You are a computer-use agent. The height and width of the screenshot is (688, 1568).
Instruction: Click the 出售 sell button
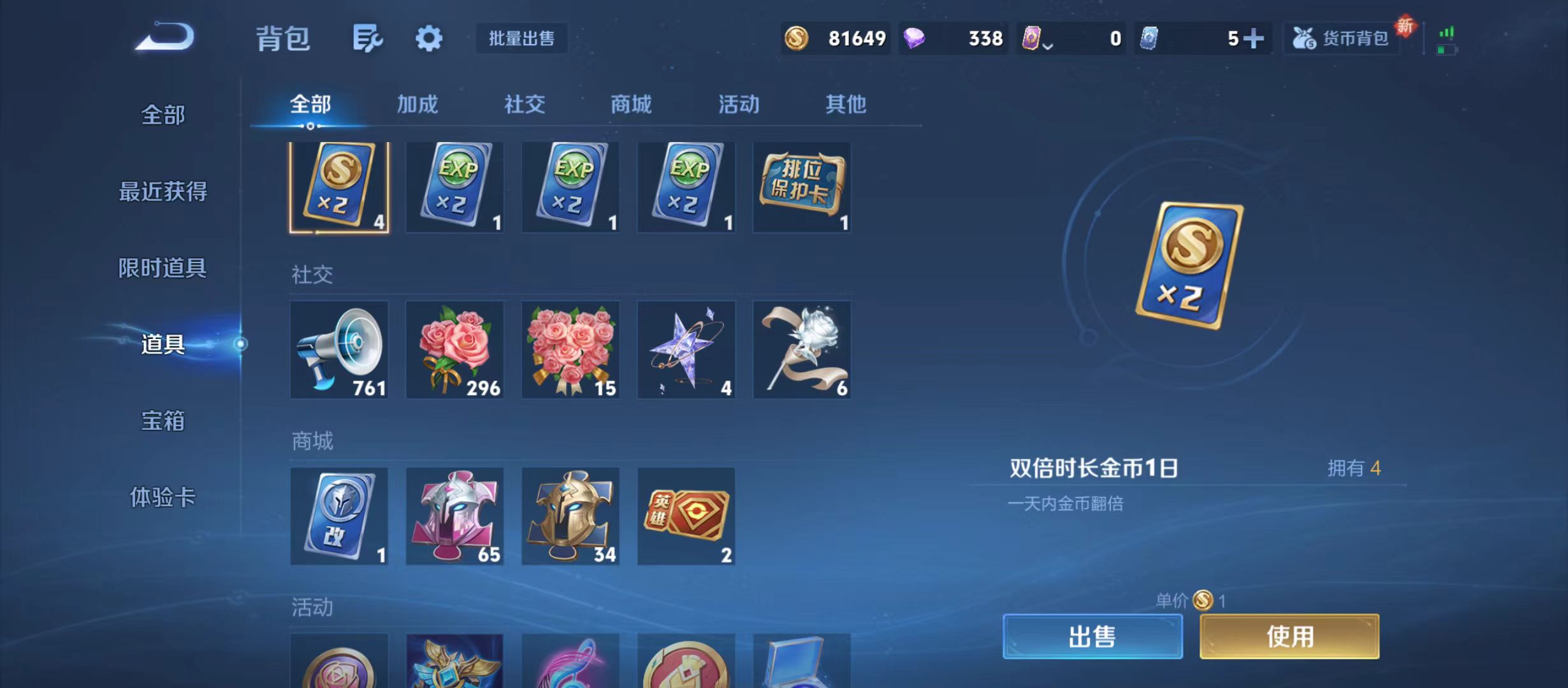pos(1093,636)
